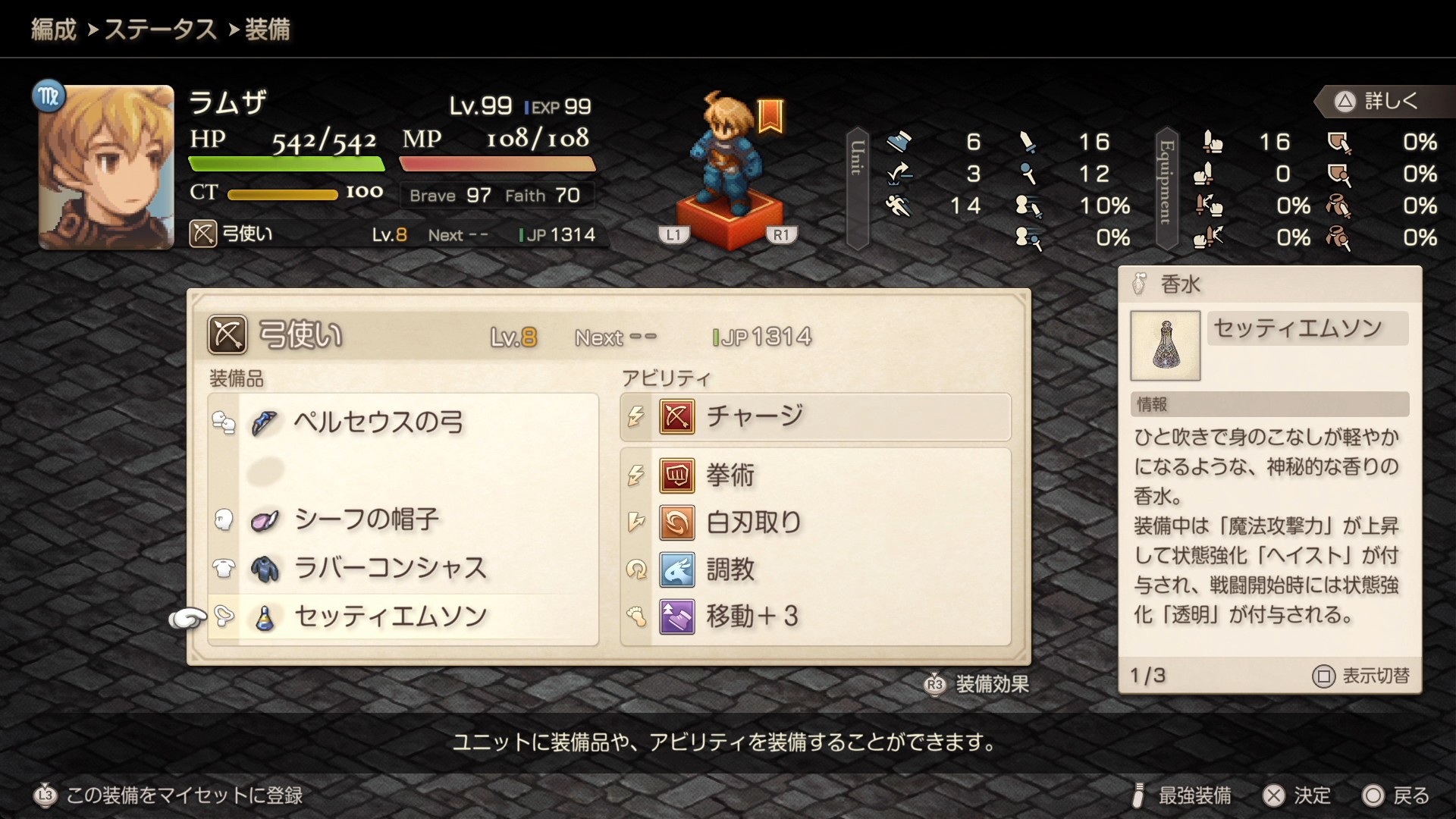
Task: Show 装備効果 equipment effects
Action: (977, 684)
